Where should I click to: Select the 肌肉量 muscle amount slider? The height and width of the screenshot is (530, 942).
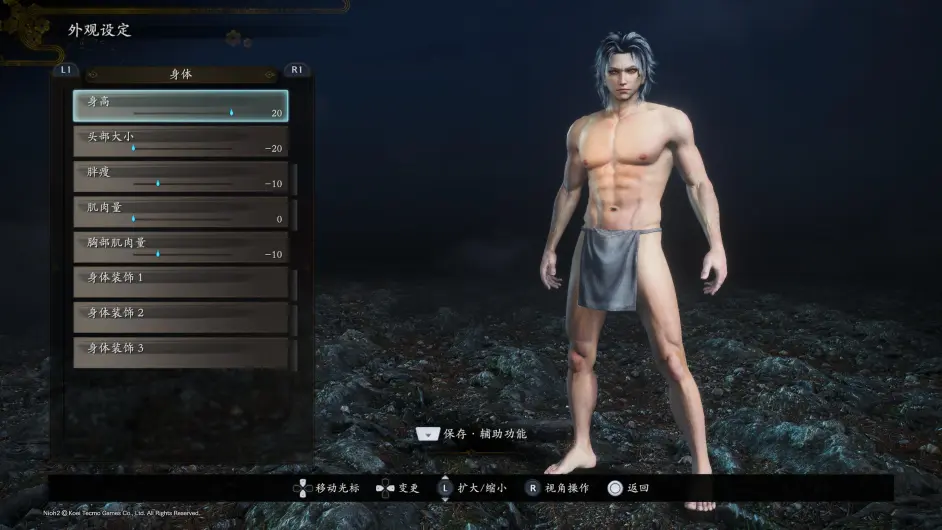point(180,213)
